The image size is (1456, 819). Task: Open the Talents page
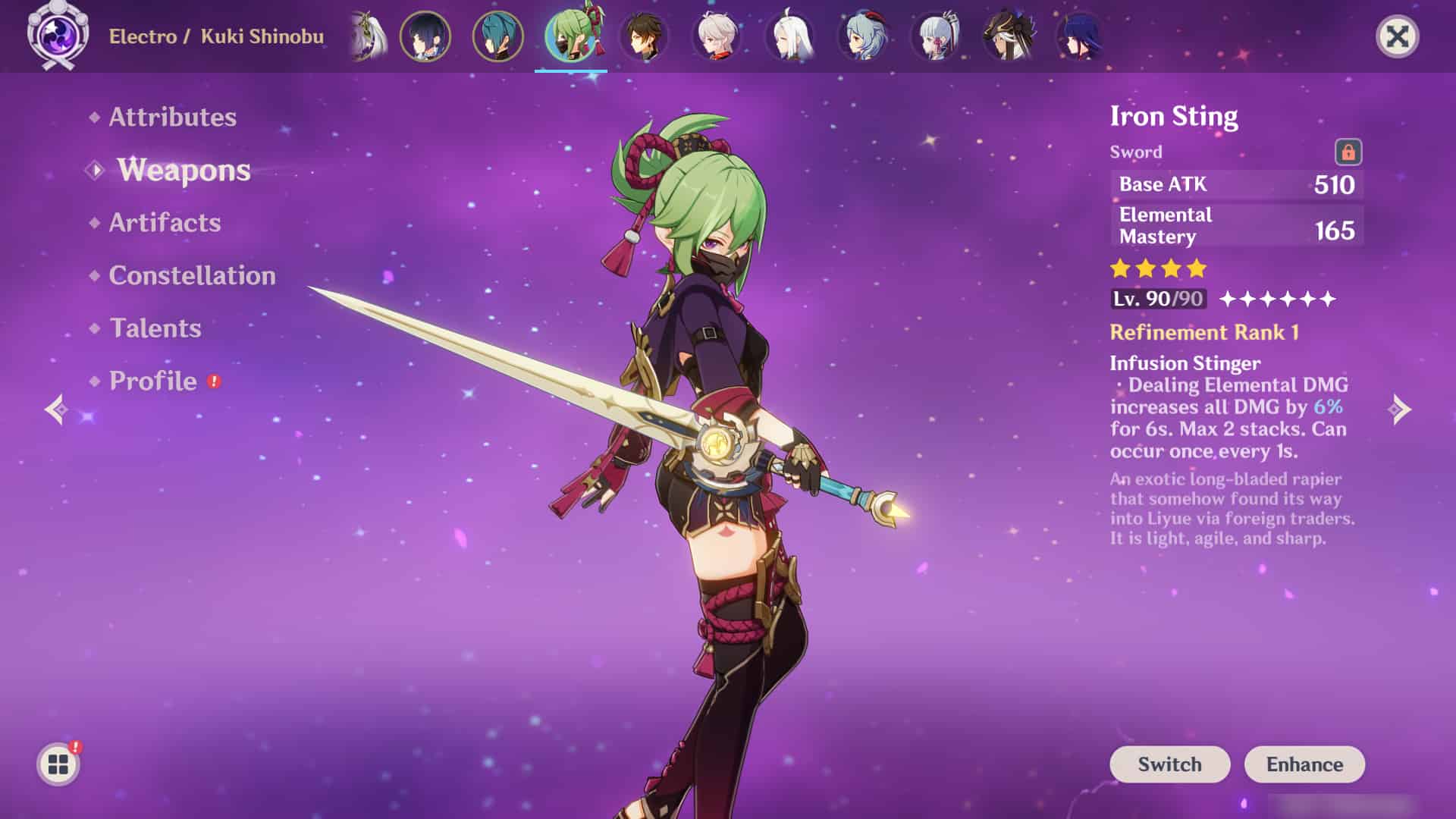155,328
